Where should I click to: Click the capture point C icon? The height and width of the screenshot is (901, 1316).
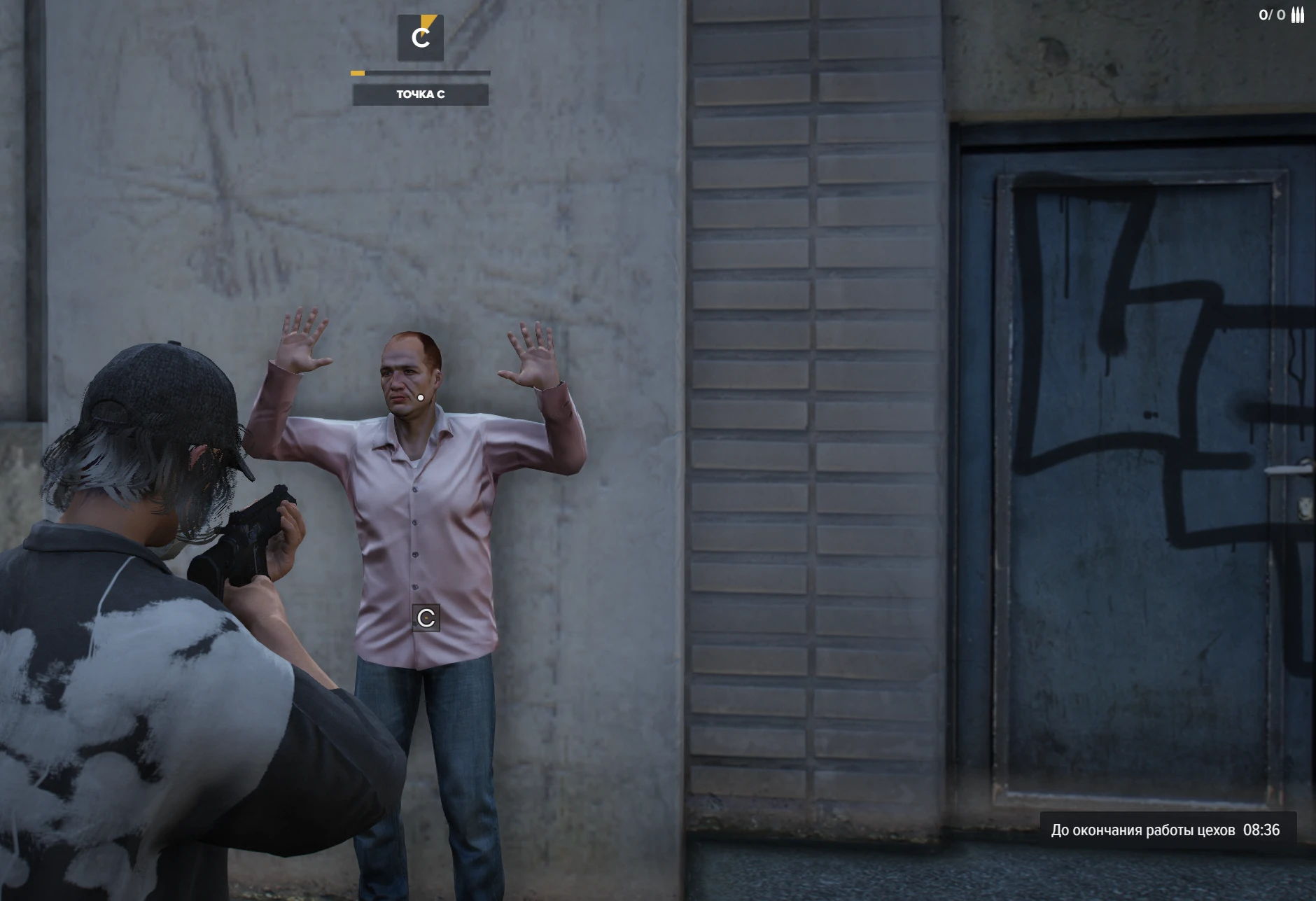click(420, 38)
